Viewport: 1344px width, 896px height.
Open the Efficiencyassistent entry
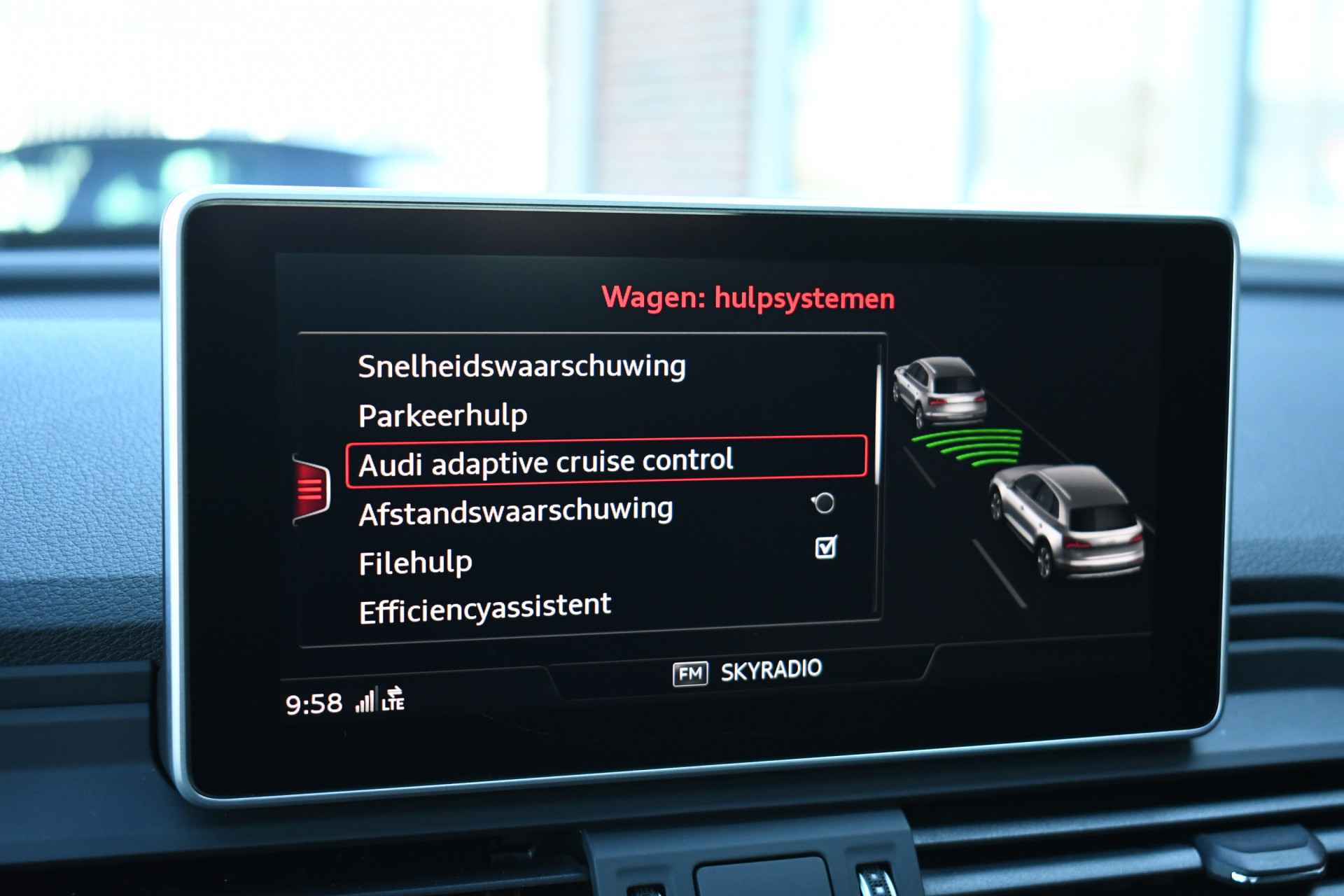click(484, 608)
